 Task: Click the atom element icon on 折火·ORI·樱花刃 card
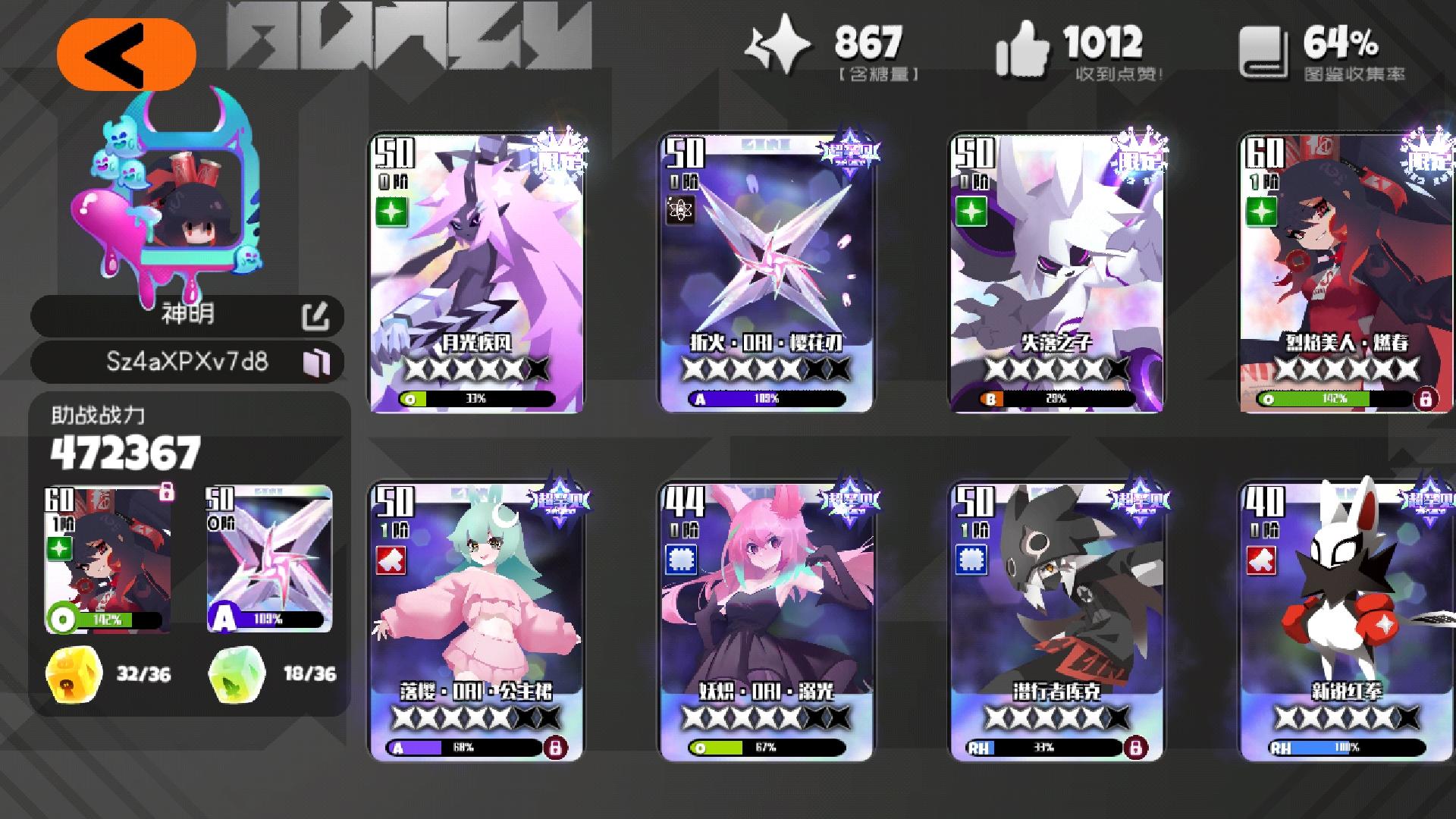682,209
